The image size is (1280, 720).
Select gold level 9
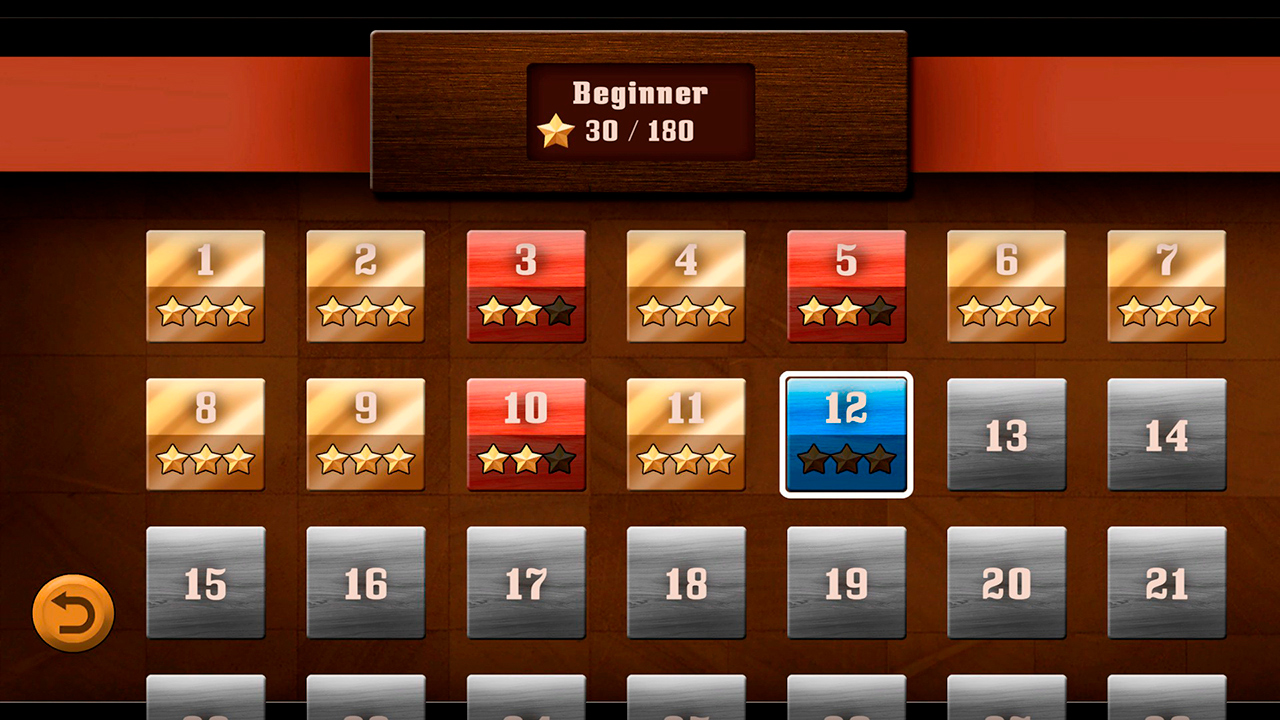coord(366,434)
